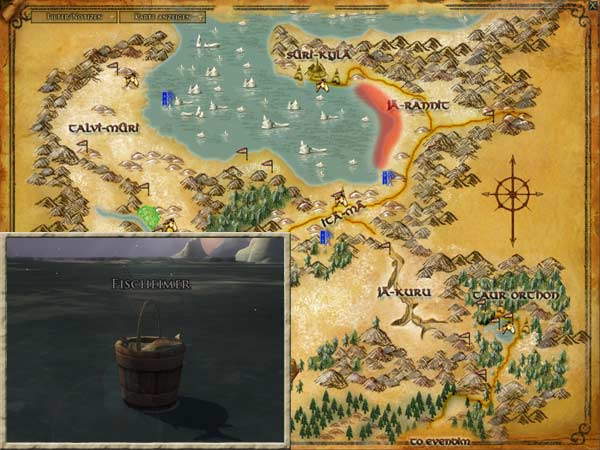Click the blue banner marker in the lake
600x450 pixels.
click(x=169, y=98)
